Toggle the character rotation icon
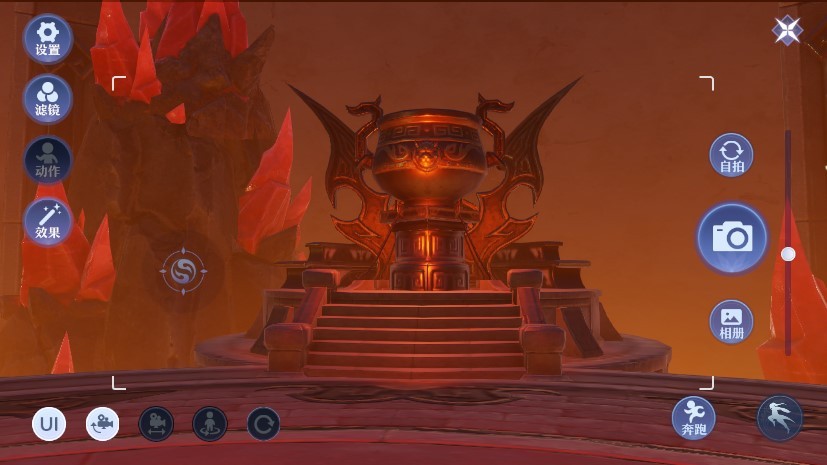Image resolution: width=827 pixels, height=465 pixels. [210, 424]
